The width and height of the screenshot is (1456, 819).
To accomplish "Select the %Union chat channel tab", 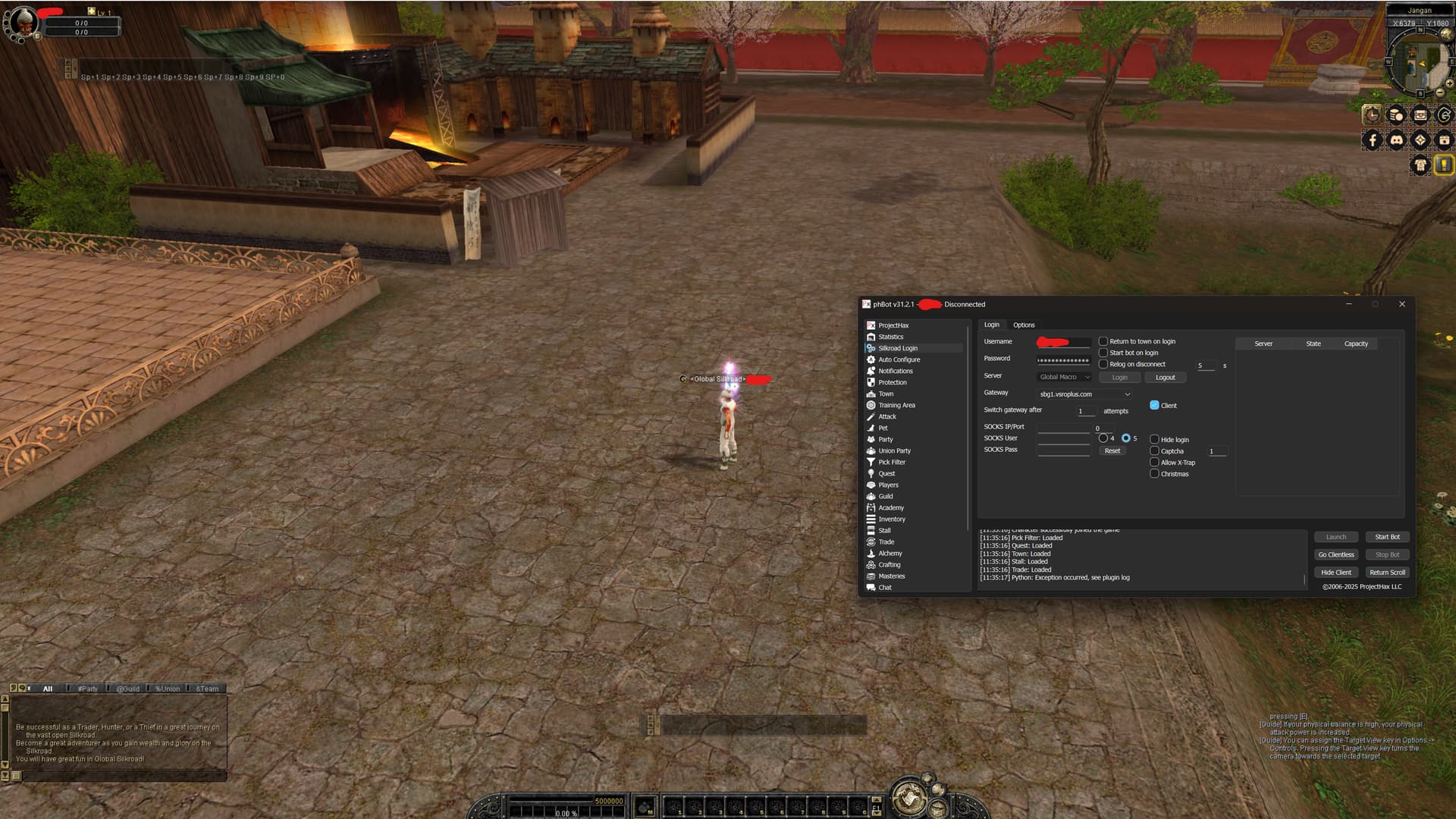I will [168, 689].
